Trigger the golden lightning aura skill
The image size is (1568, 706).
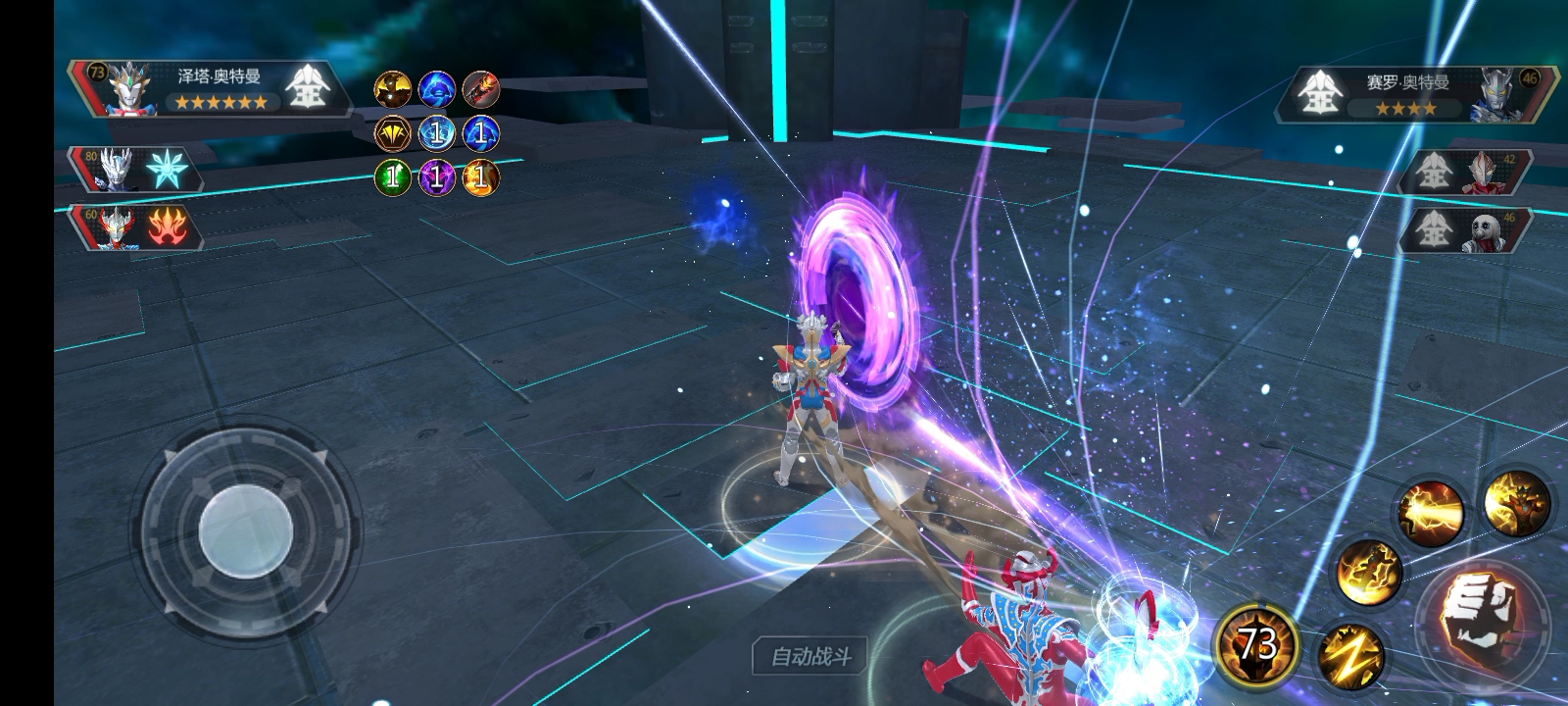[x=1368, y=572]
